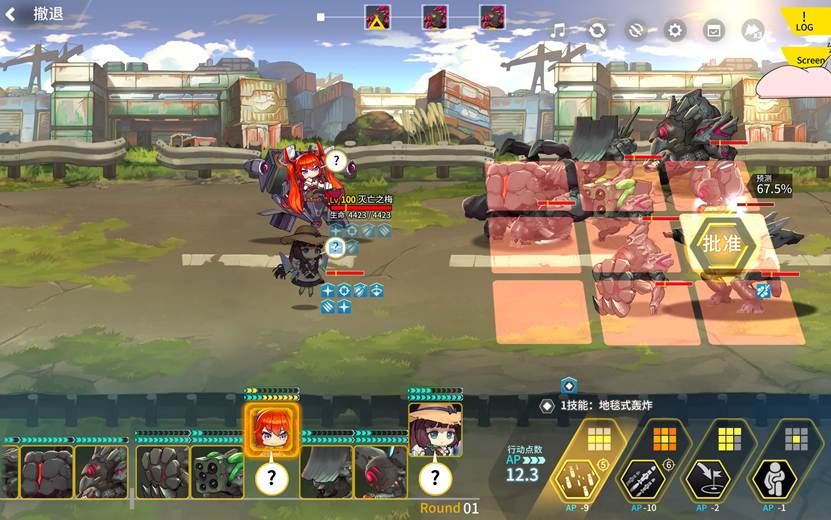The height and width of the screenshot is (520, 831).
Task: Open the window panel icon beside settings
Action: (x=713, y=31)
